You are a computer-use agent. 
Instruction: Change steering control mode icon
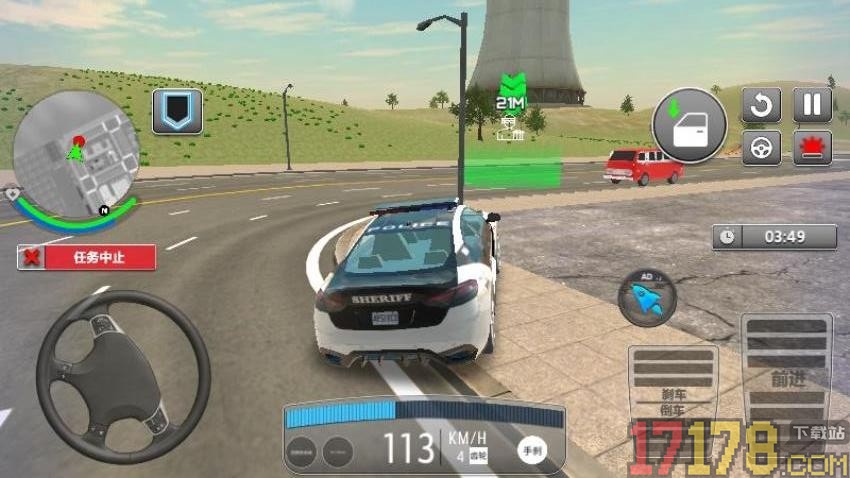(761, 147)
